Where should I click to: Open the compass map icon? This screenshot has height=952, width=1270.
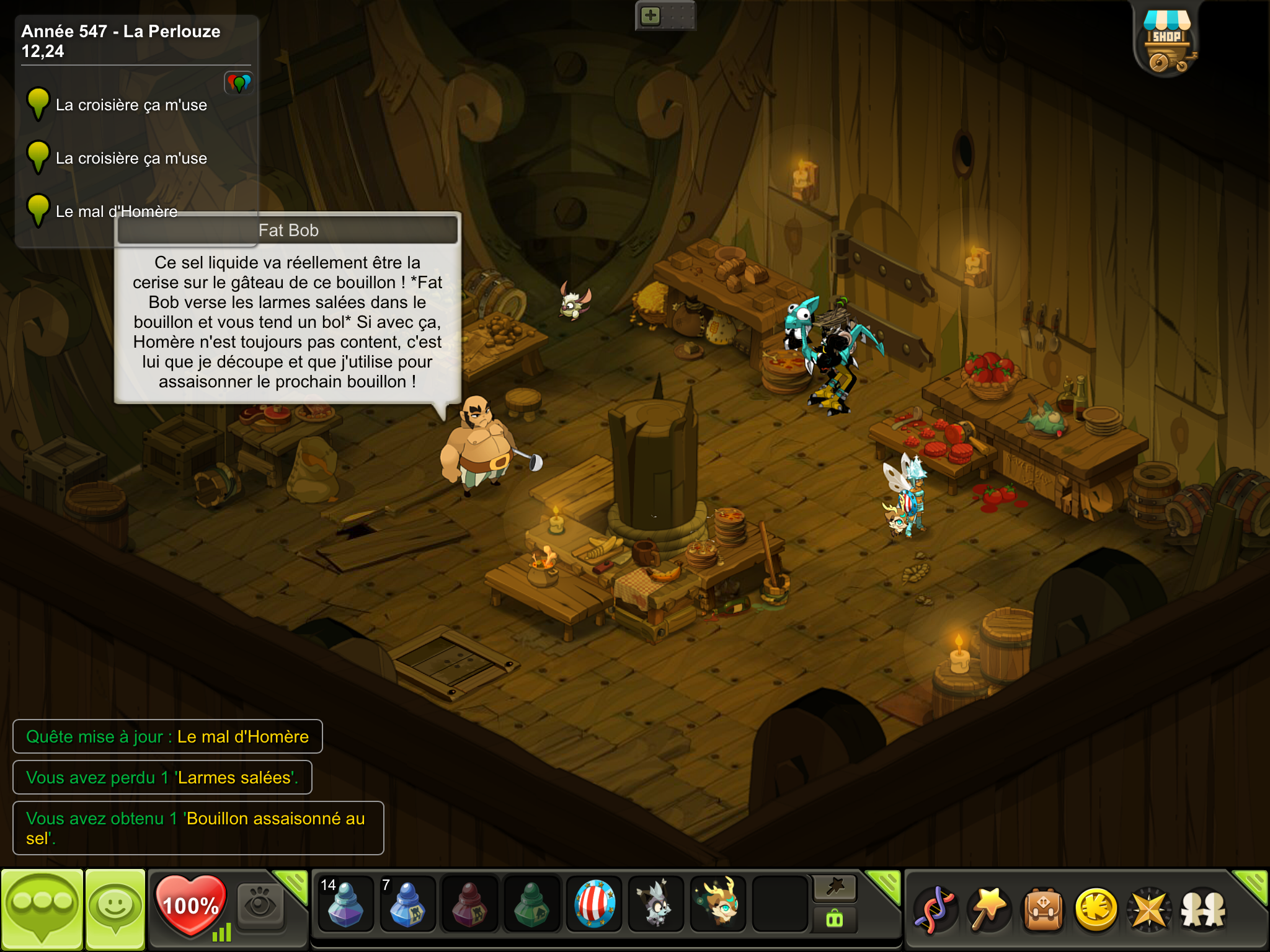pyautogui.click(x=1150, y=910)
